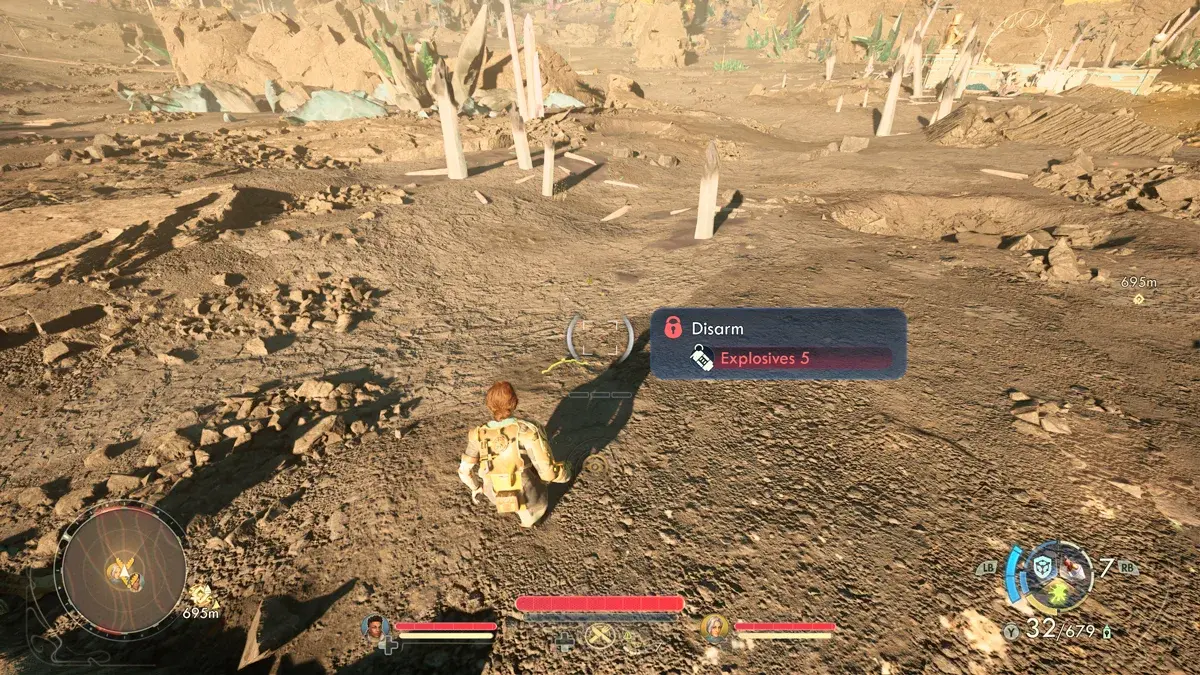This screenshot has height=675, width=1200.
Task: Click the green ammo type icon
Action: coord(1108,633)
